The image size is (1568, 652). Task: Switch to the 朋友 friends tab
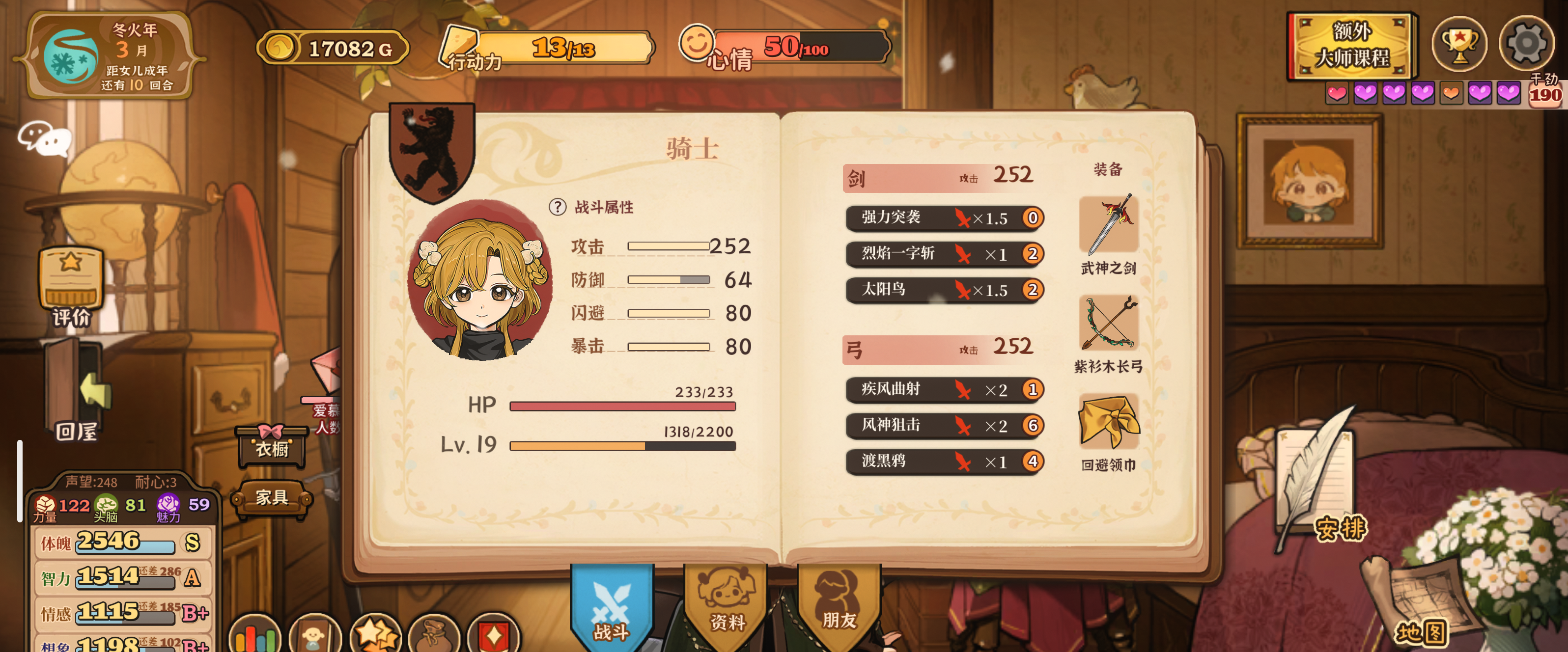[839, 602]
